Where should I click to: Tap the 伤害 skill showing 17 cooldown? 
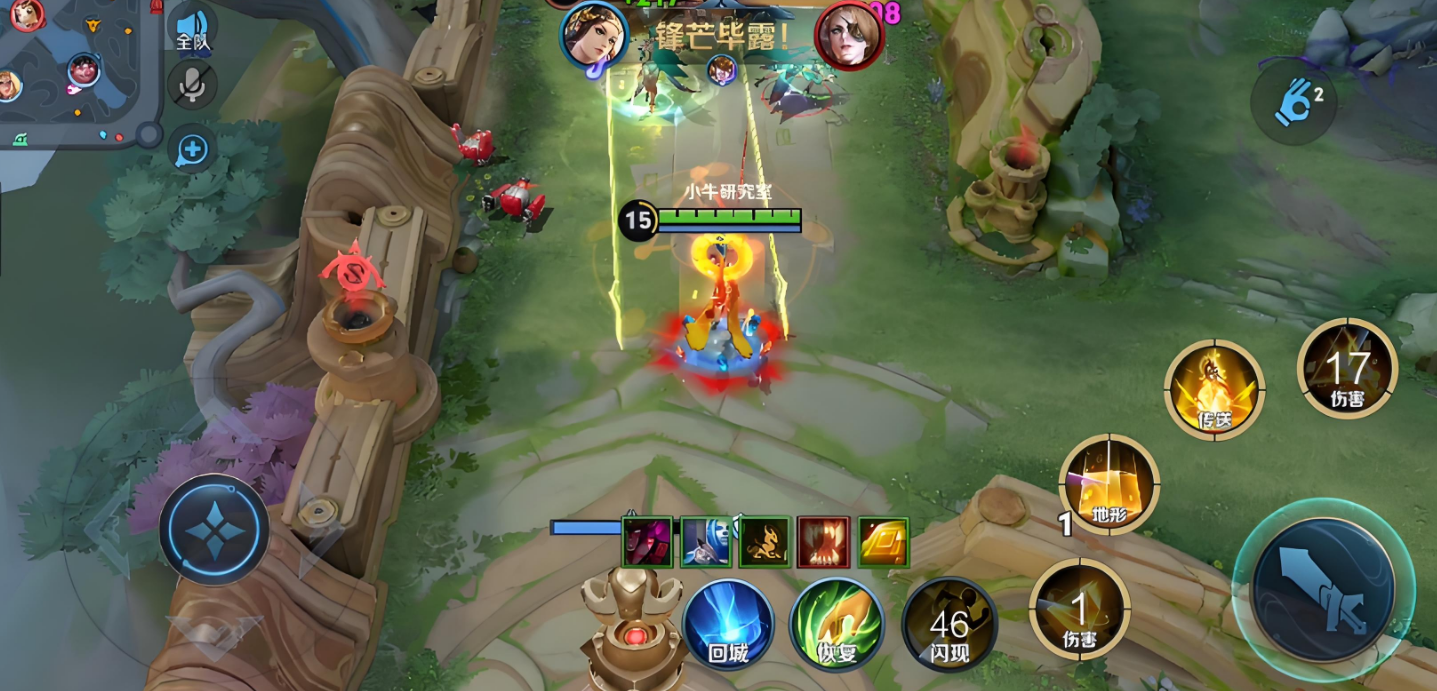pos(1346,368)
